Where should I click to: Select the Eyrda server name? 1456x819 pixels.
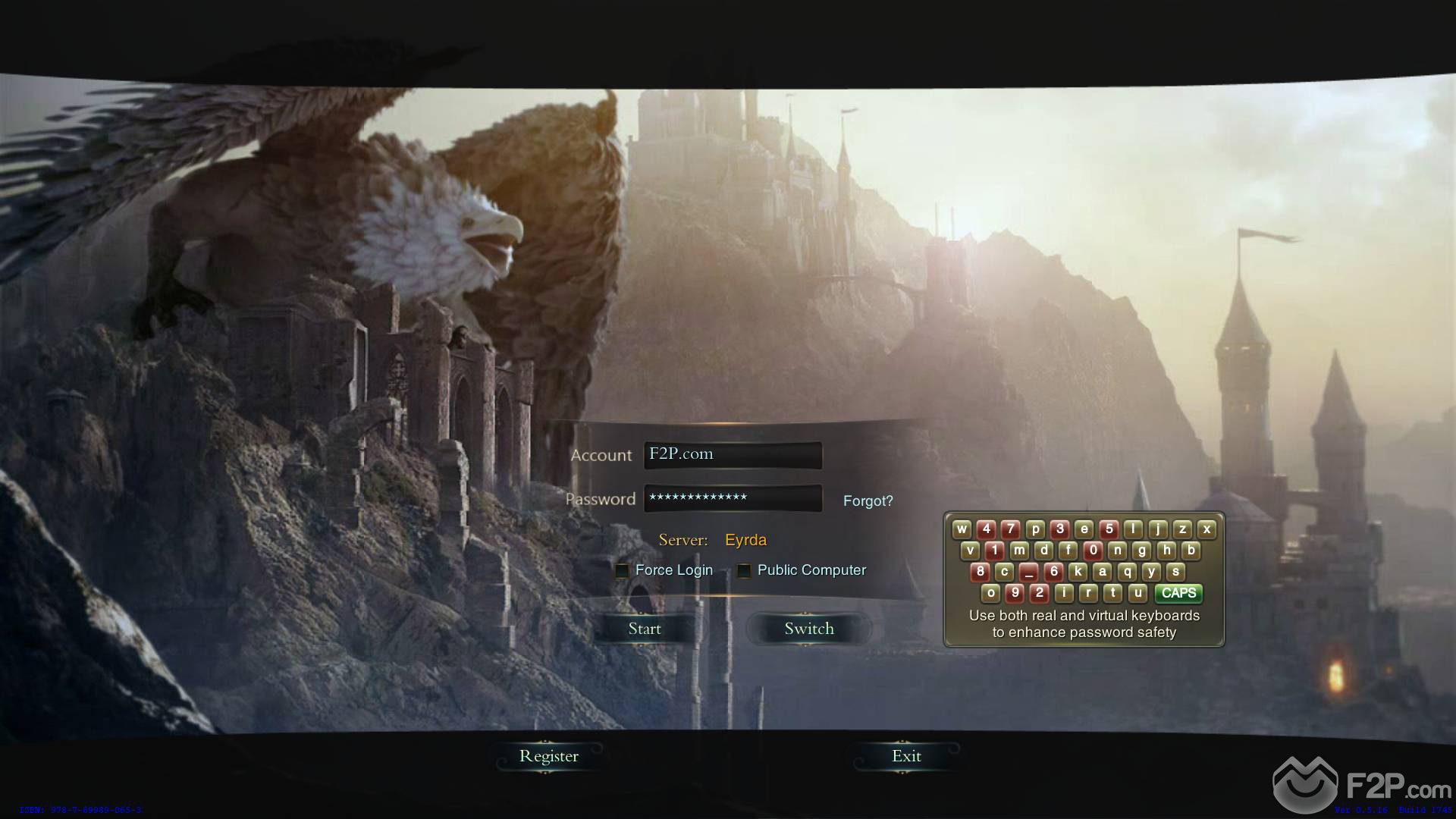[745, 540]
